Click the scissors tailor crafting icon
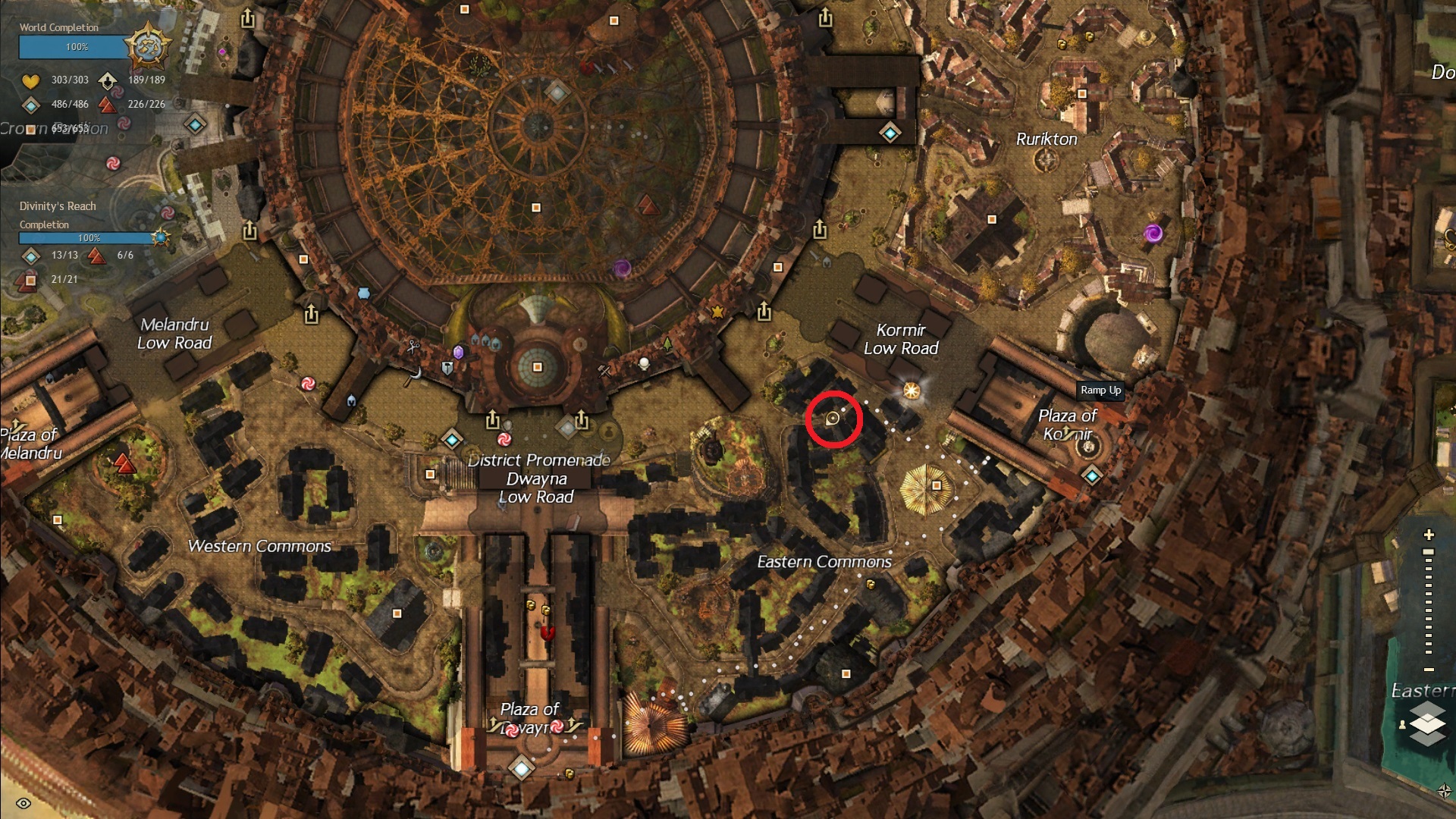1456x819 pixels. (x=413, y=347)
